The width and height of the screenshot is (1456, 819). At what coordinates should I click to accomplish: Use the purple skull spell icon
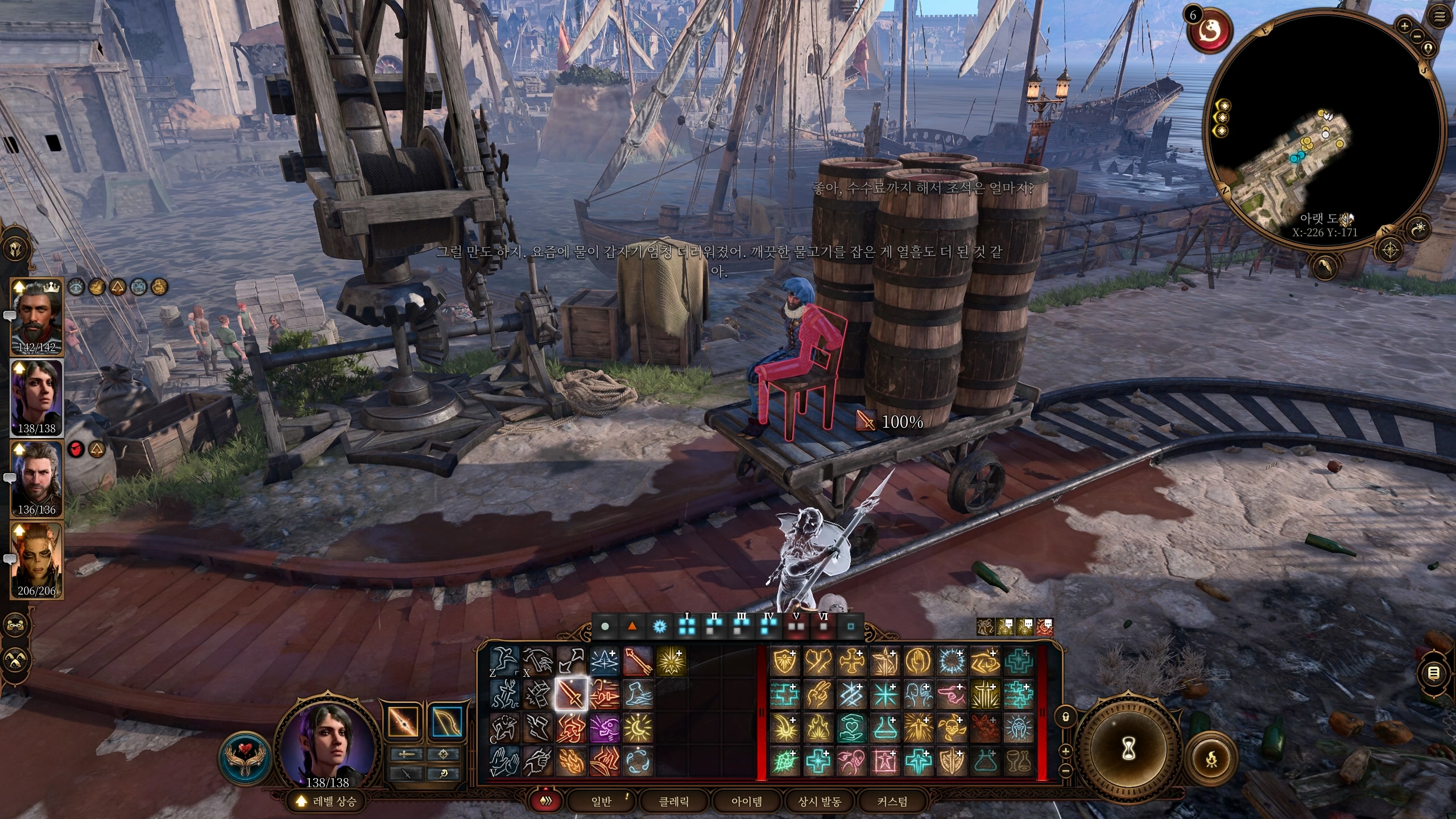(604, 728)
